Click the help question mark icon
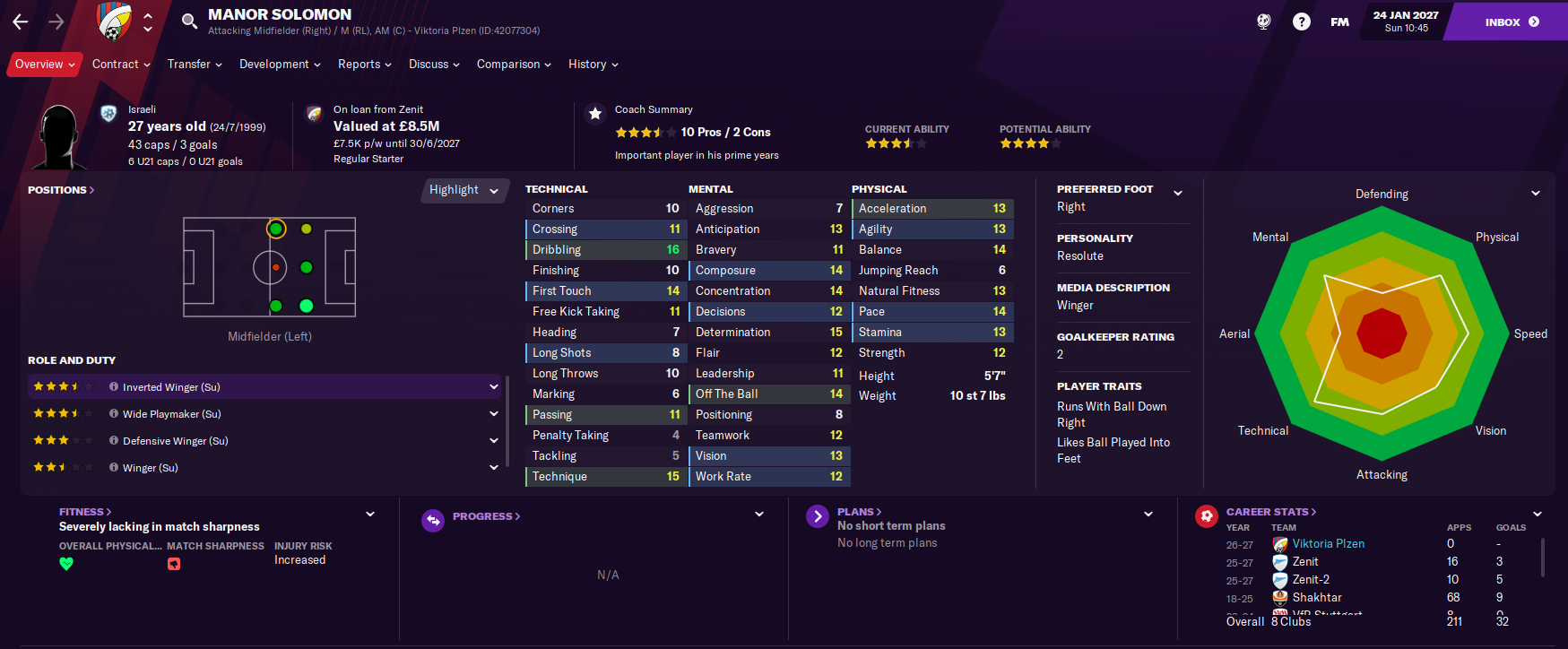 click(1302, 22)
